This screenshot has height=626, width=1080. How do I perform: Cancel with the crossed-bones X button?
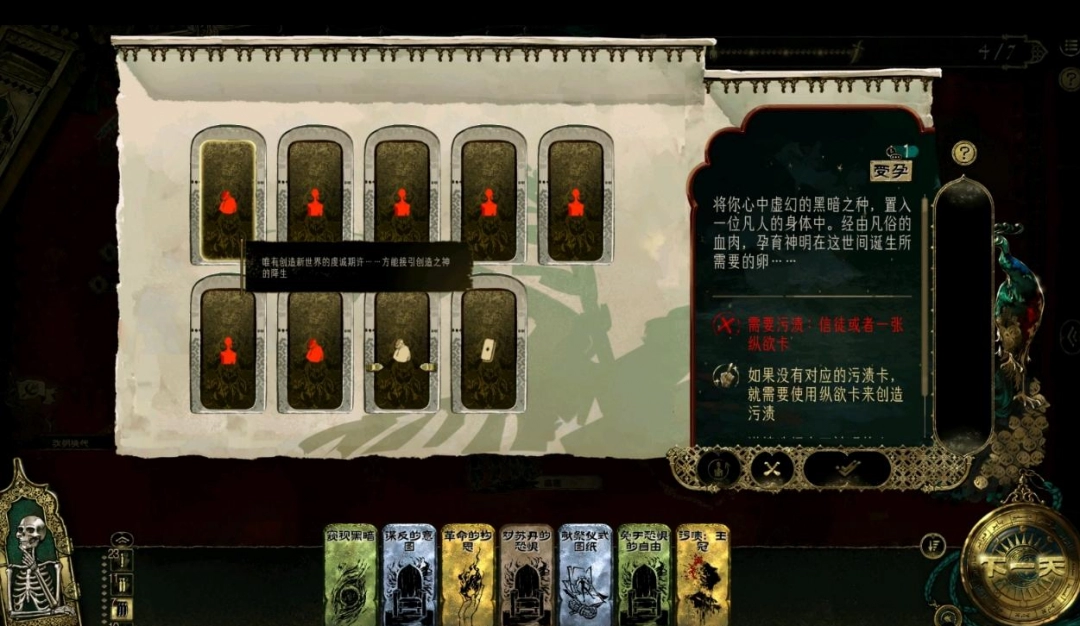click(771, 468)
